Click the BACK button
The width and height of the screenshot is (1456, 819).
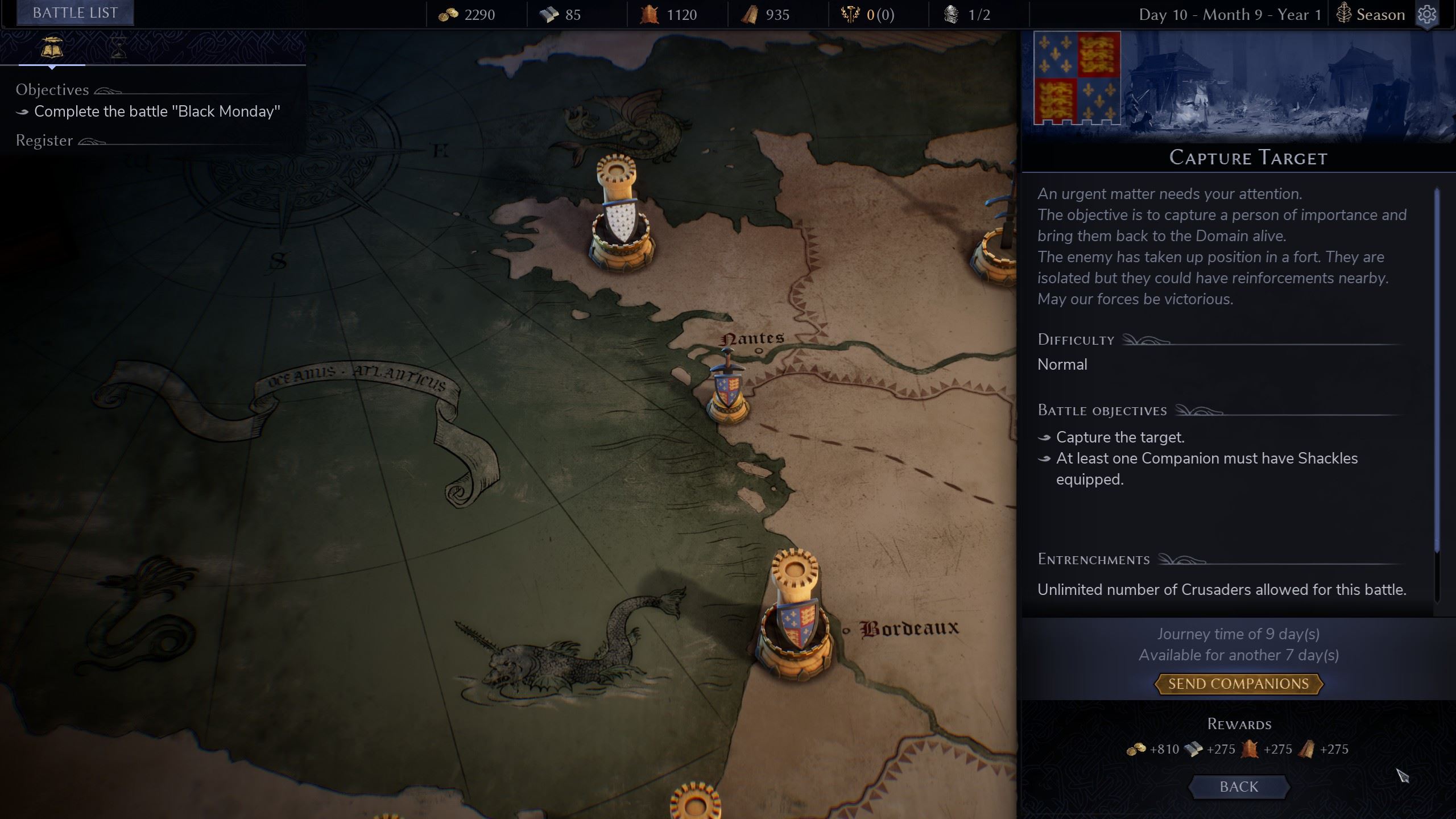coord(1239,787)
